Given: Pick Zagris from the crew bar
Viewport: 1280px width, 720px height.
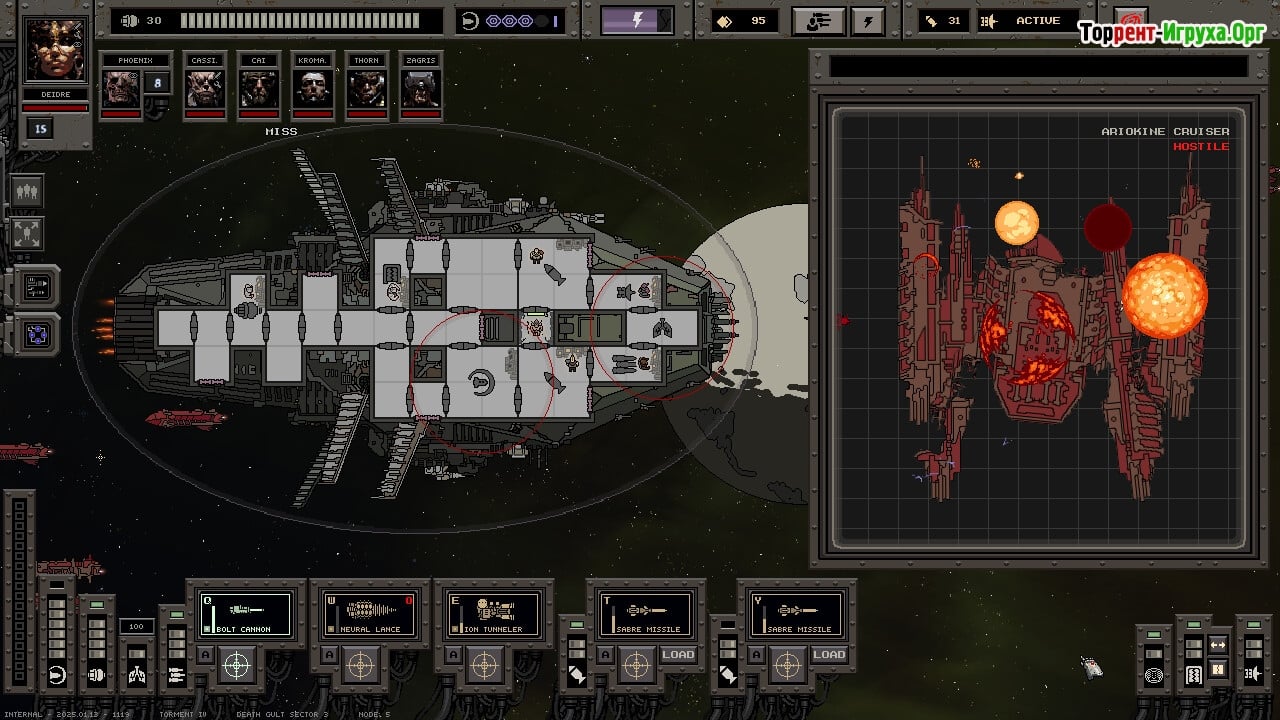Looking at the screenshot, I should pyautogui.click(x=421, y=88).
